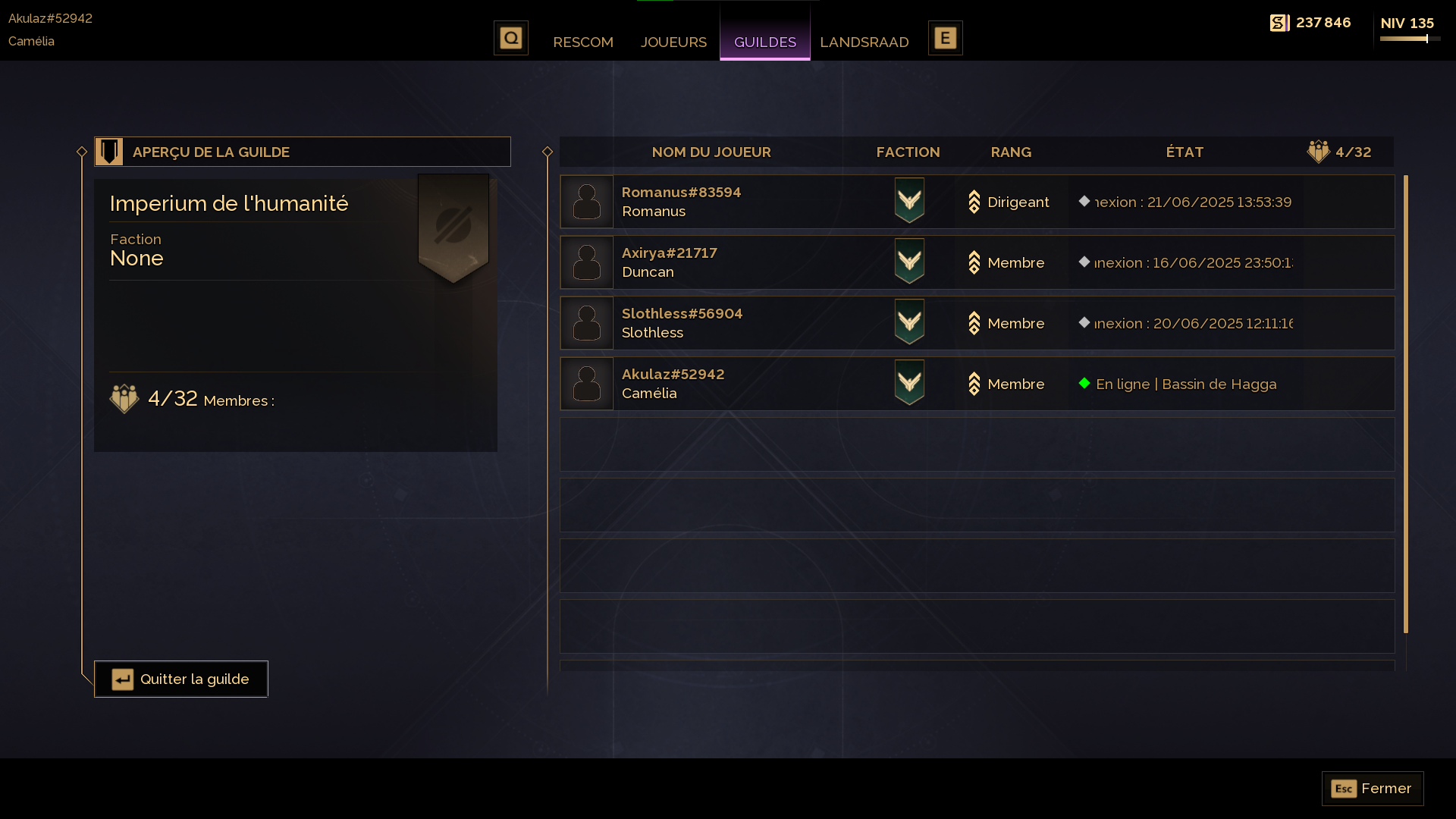Screen dimensions: 1456x819
Task: Select the GUILDES tab
Action: point(764,42)
